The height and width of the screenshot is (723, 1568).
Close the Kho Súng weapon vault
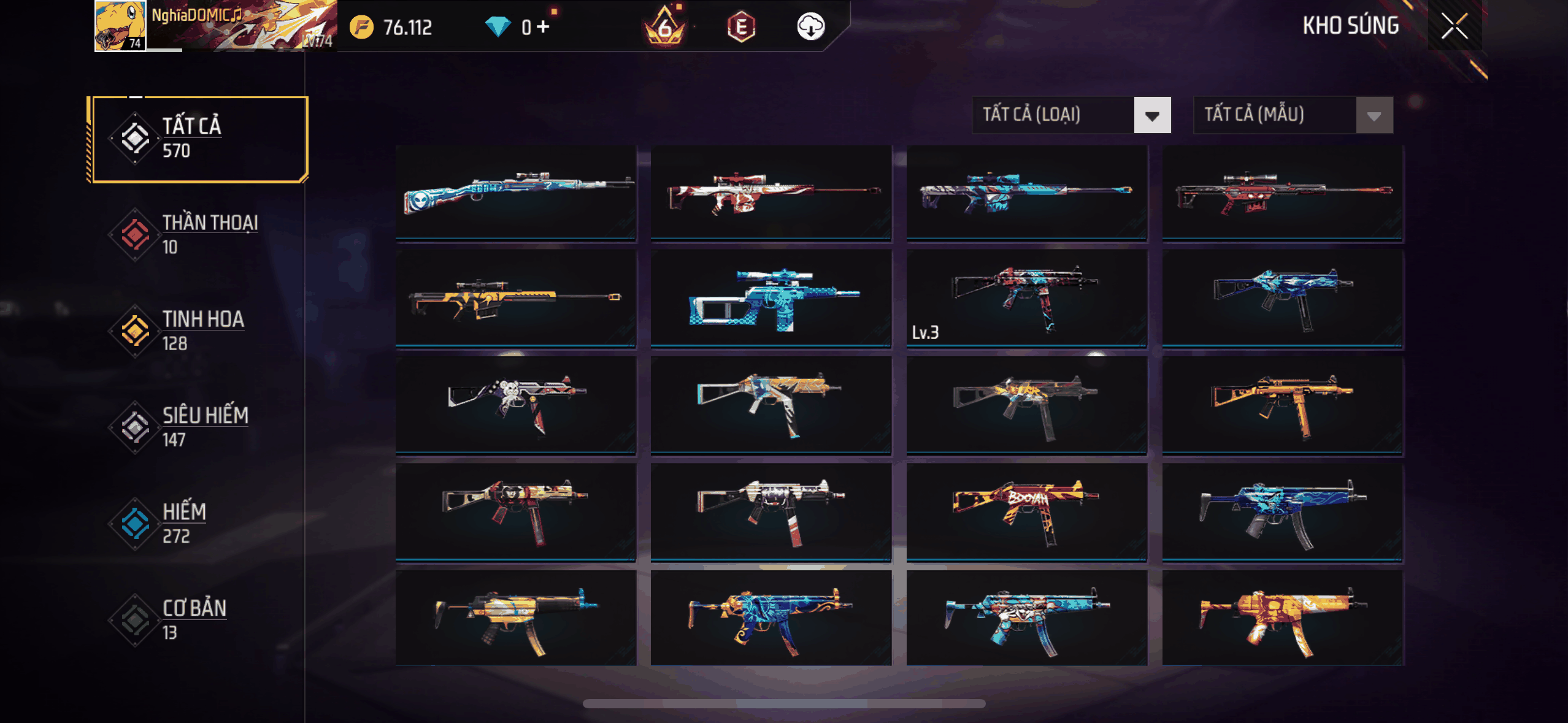point(1454,26)
